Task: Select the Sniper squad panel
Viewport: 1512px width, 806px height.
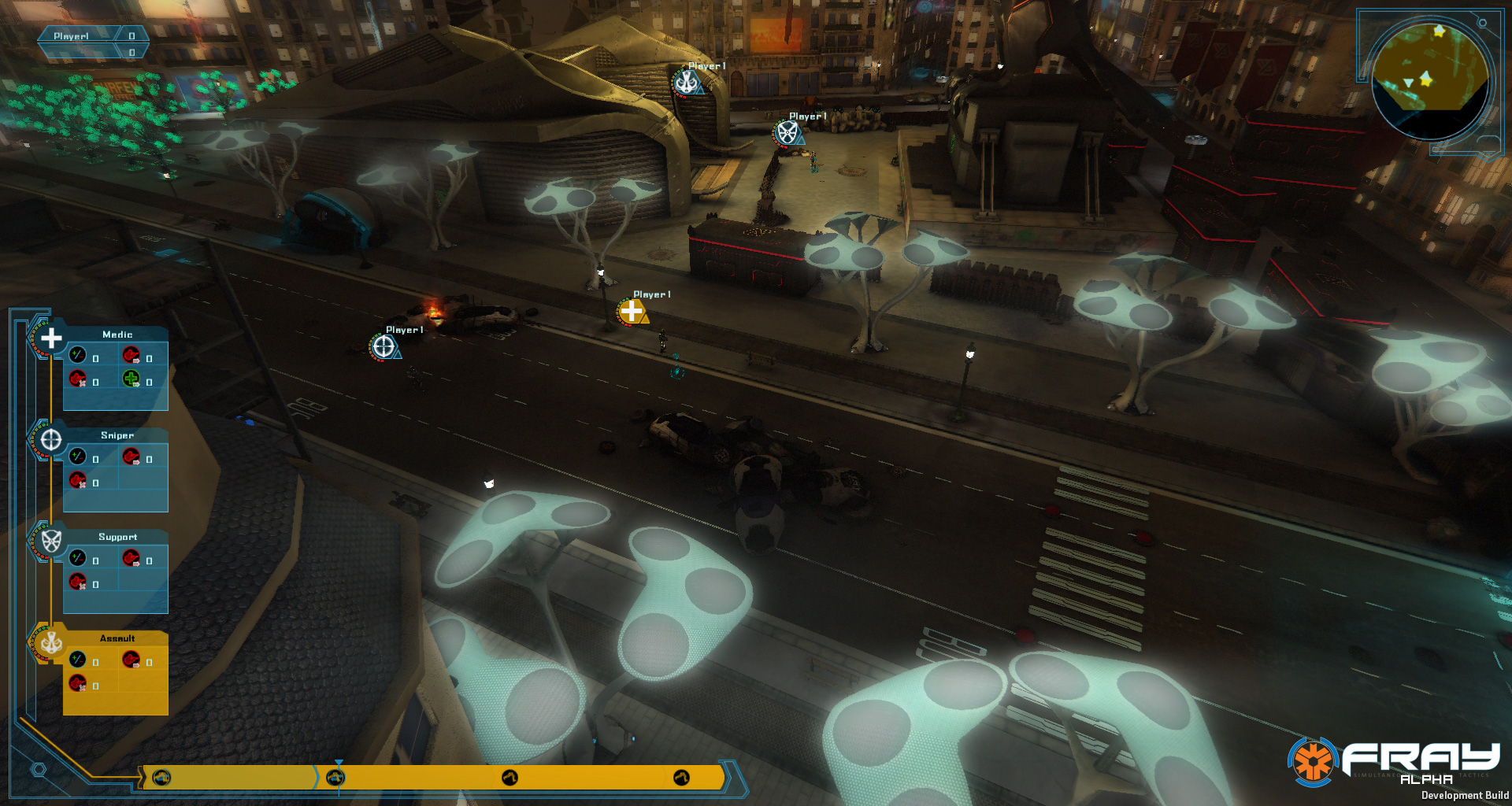Action: click(x=116, y=471)
